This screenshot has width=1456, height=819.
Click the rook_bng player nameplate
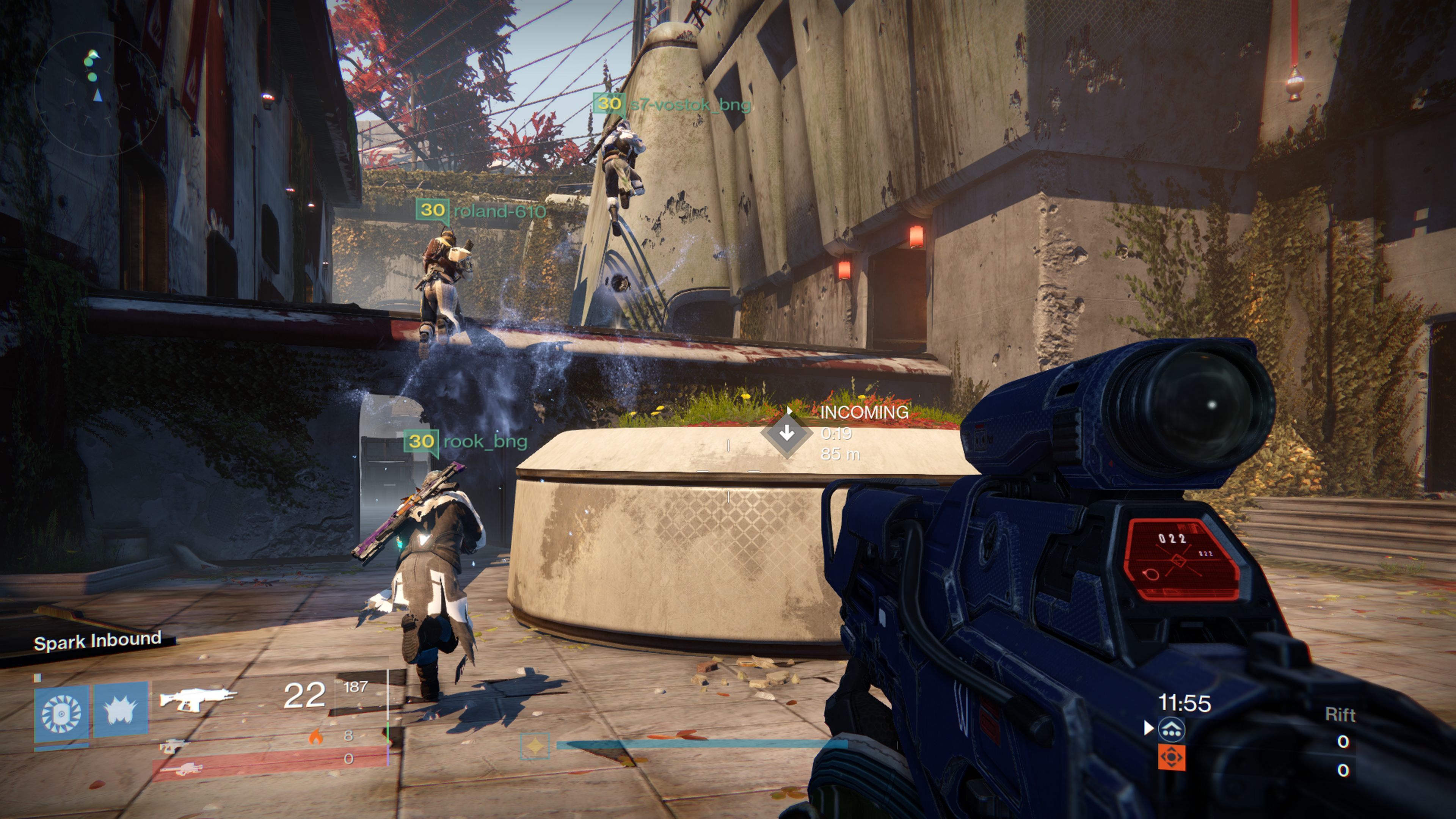click(x=467, y=441)
